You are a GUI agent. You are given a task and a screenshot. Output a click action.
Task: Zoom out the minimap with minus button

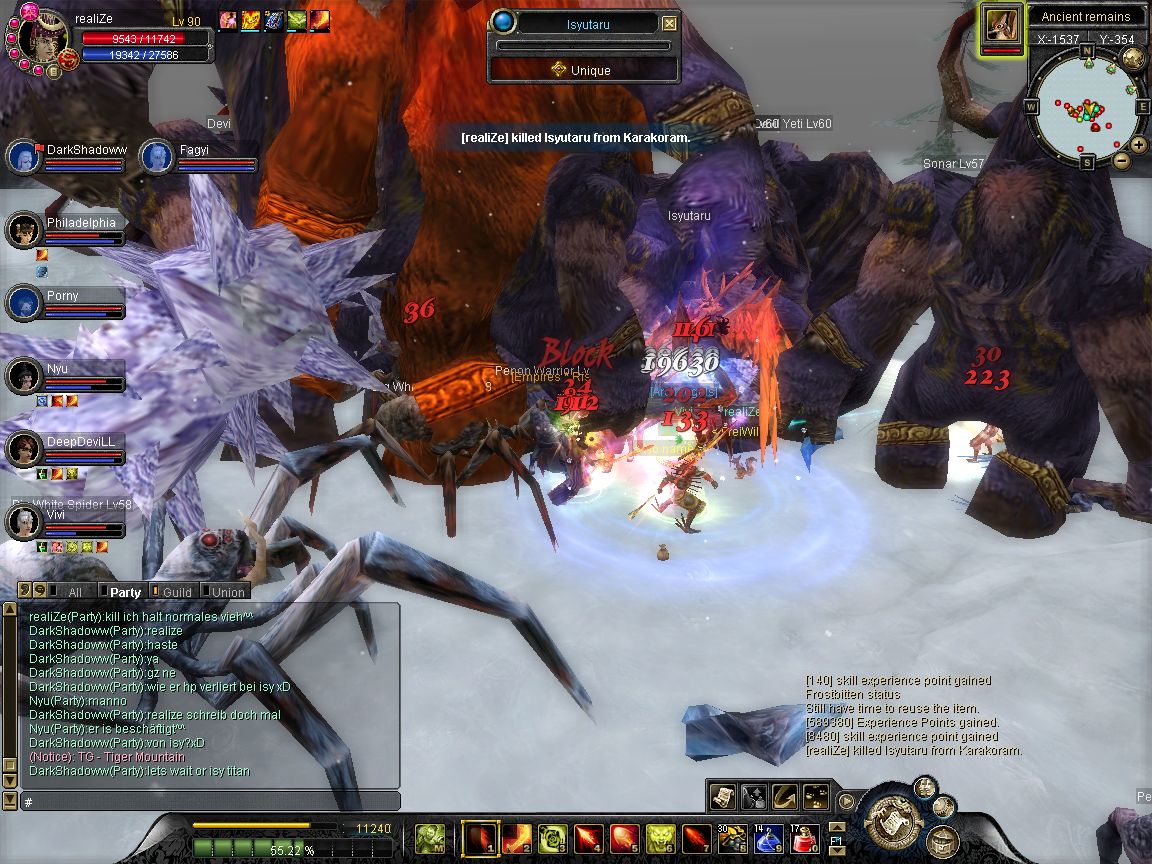click(1122, 160)
